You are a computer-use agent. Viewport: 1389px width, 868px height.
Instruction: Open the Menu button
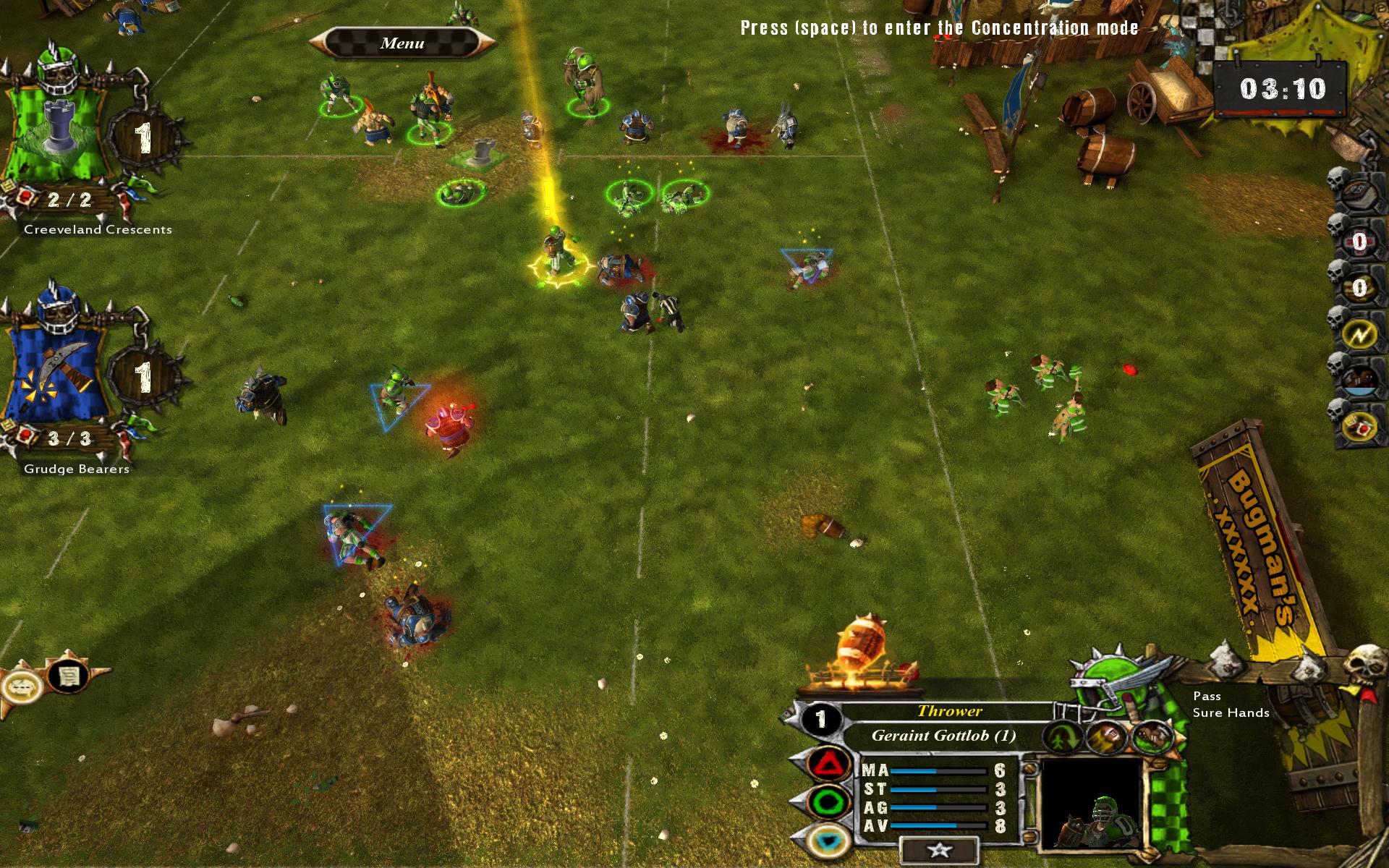point(402,43)
